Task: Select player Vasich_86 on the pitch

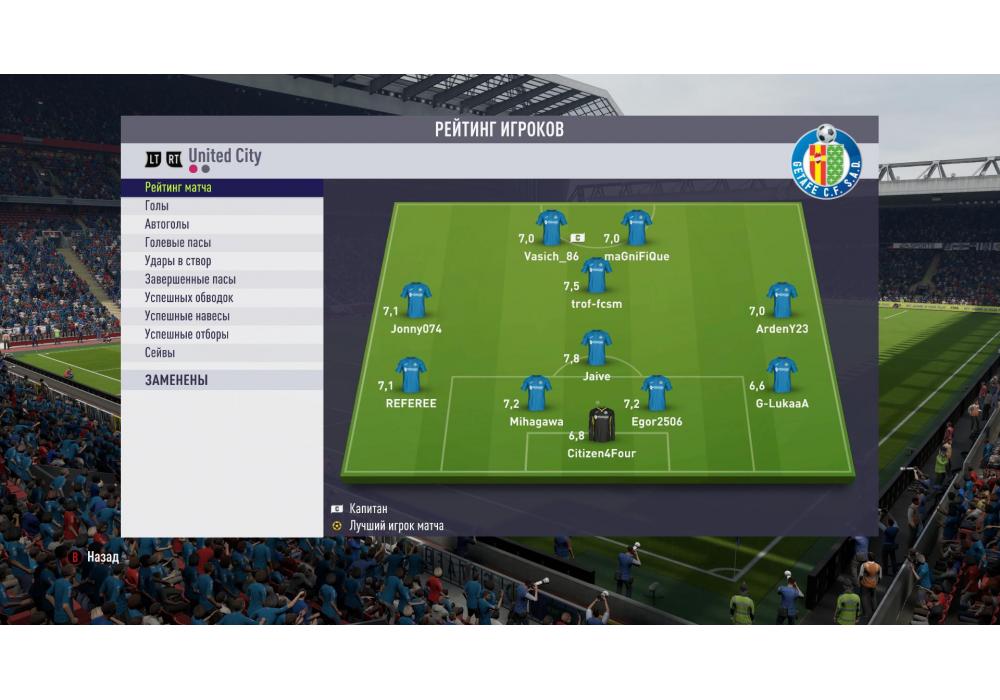Action: [x=551, y=228]
